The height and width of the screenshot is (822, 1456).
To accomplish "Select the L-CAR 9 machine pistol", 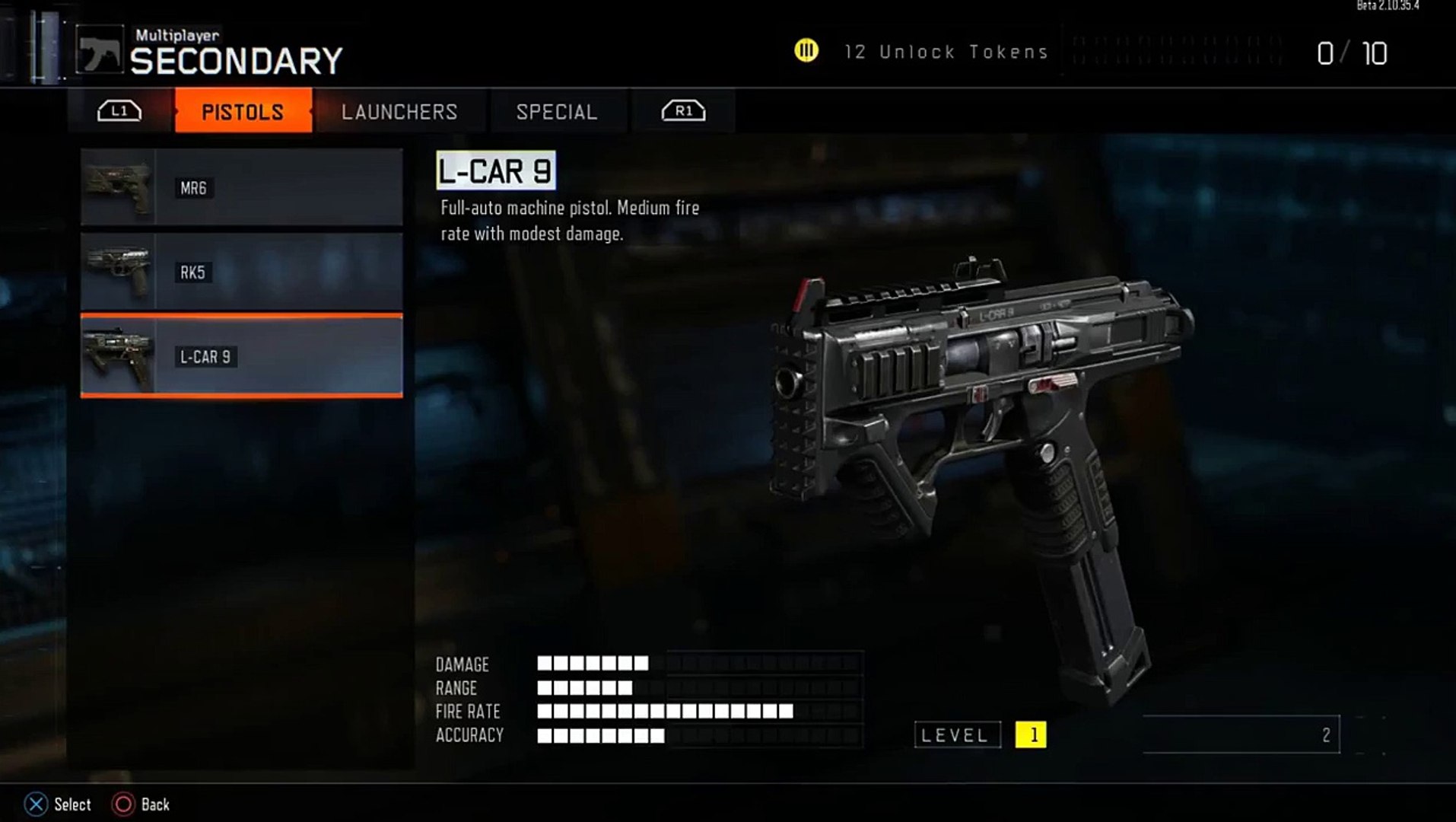I will (241, 356).
